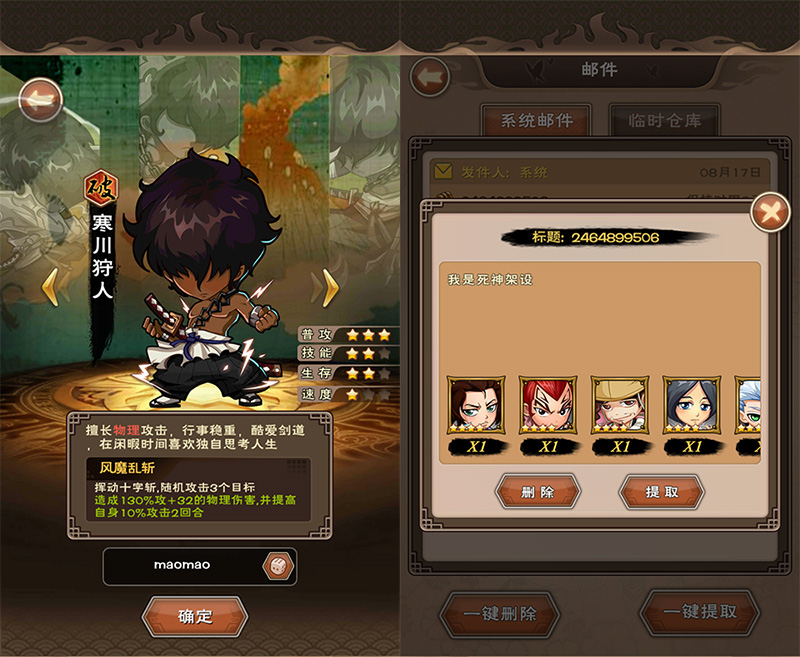
Task: Switch to the 临时仓库 tab
Action: point(665,121)
